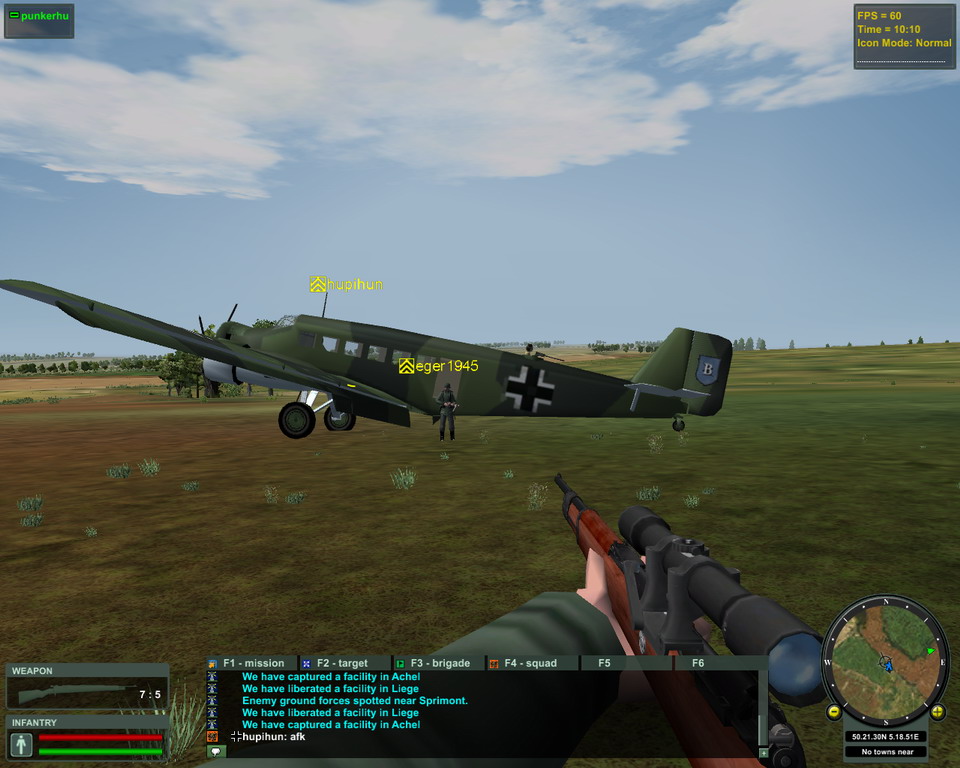Viewport: 960px width, 768px height.
Task: Click the circular compass minimap
Action: 885,660
